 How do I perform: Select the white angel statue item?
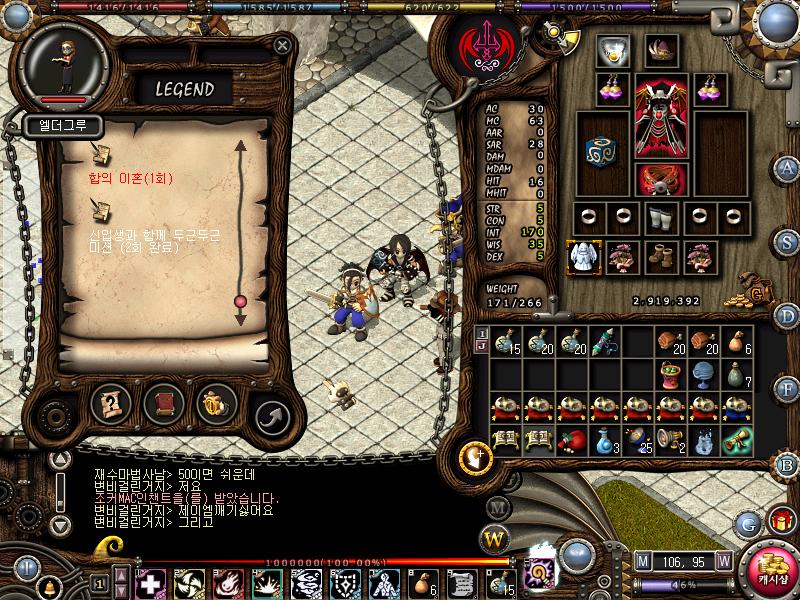581,255
